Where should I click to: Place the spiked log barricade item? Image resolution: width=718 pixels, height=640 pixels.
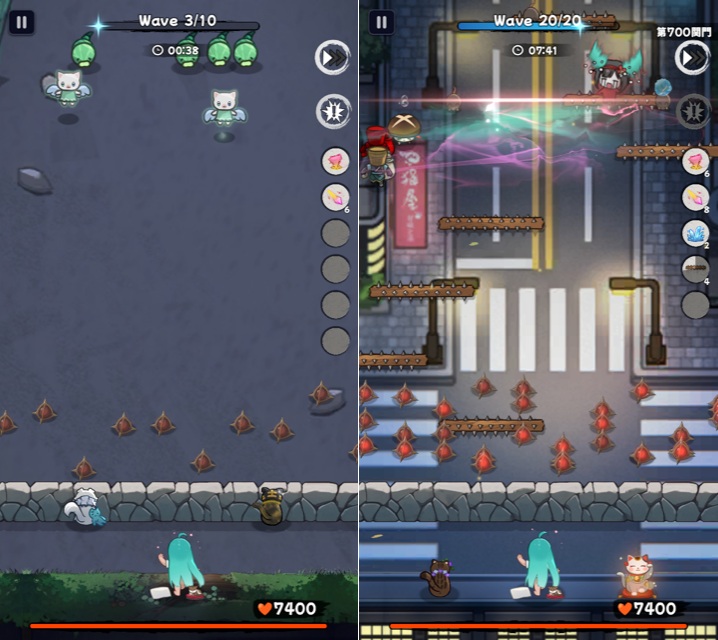click(x=695, y=268)
